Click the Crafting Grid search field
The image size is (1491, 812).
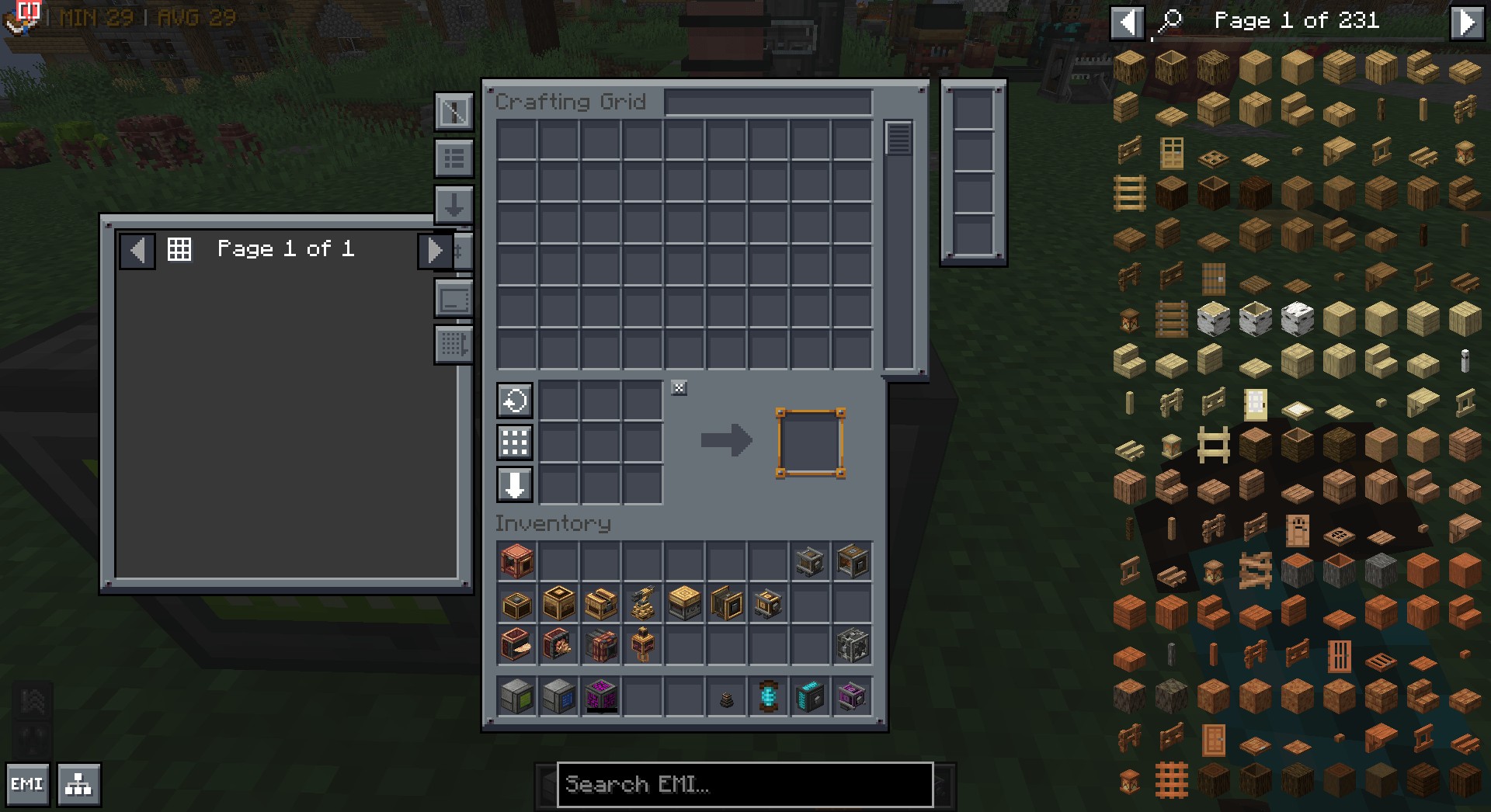(x=768, y=102)
